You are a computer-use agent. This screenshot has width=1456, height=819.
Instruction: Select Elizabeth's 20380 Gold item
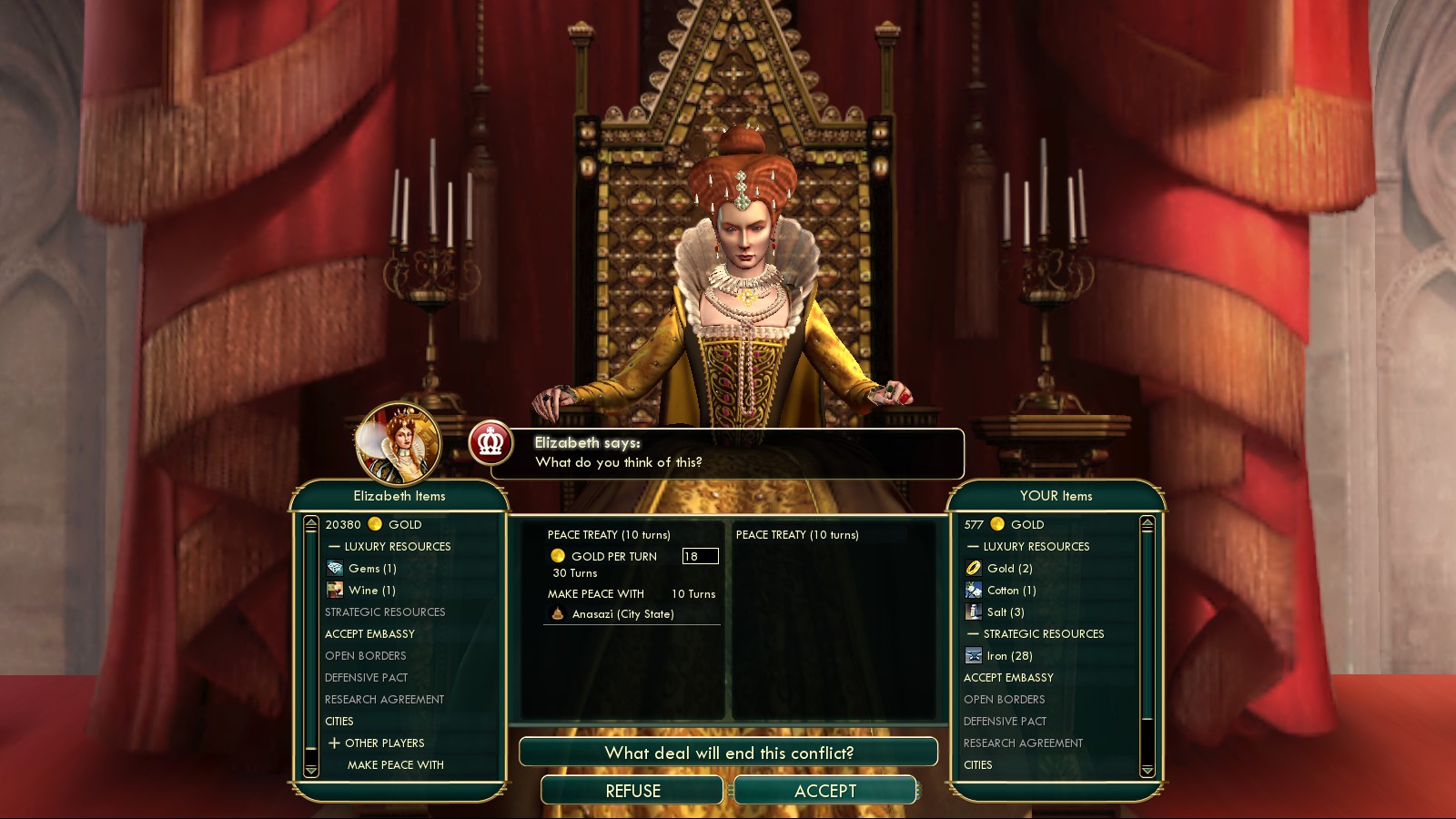pyautogui.click(x=373, y=524)
